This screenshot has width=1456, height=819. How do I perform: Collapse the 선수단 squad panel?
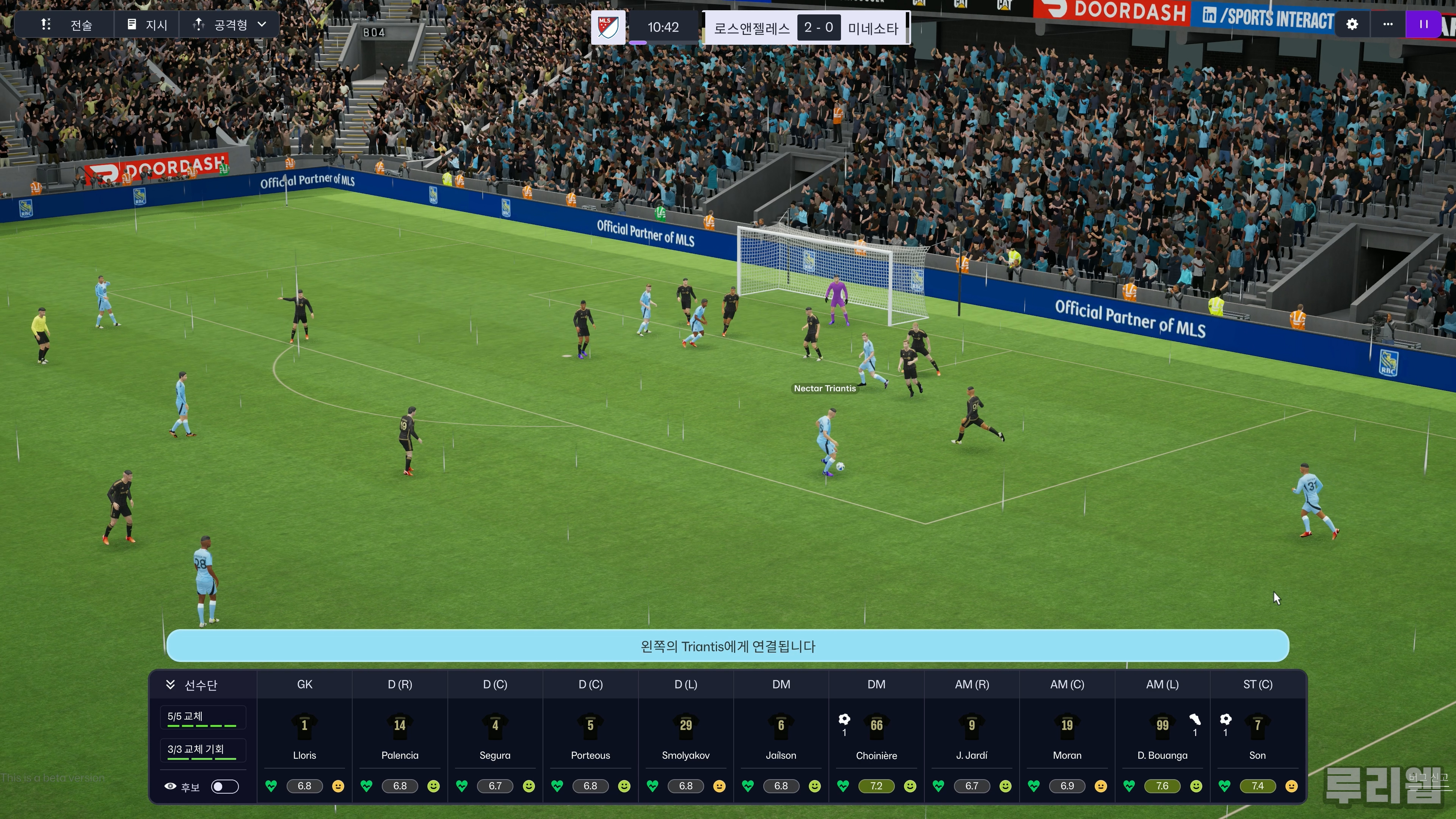[x=170, y=684]
